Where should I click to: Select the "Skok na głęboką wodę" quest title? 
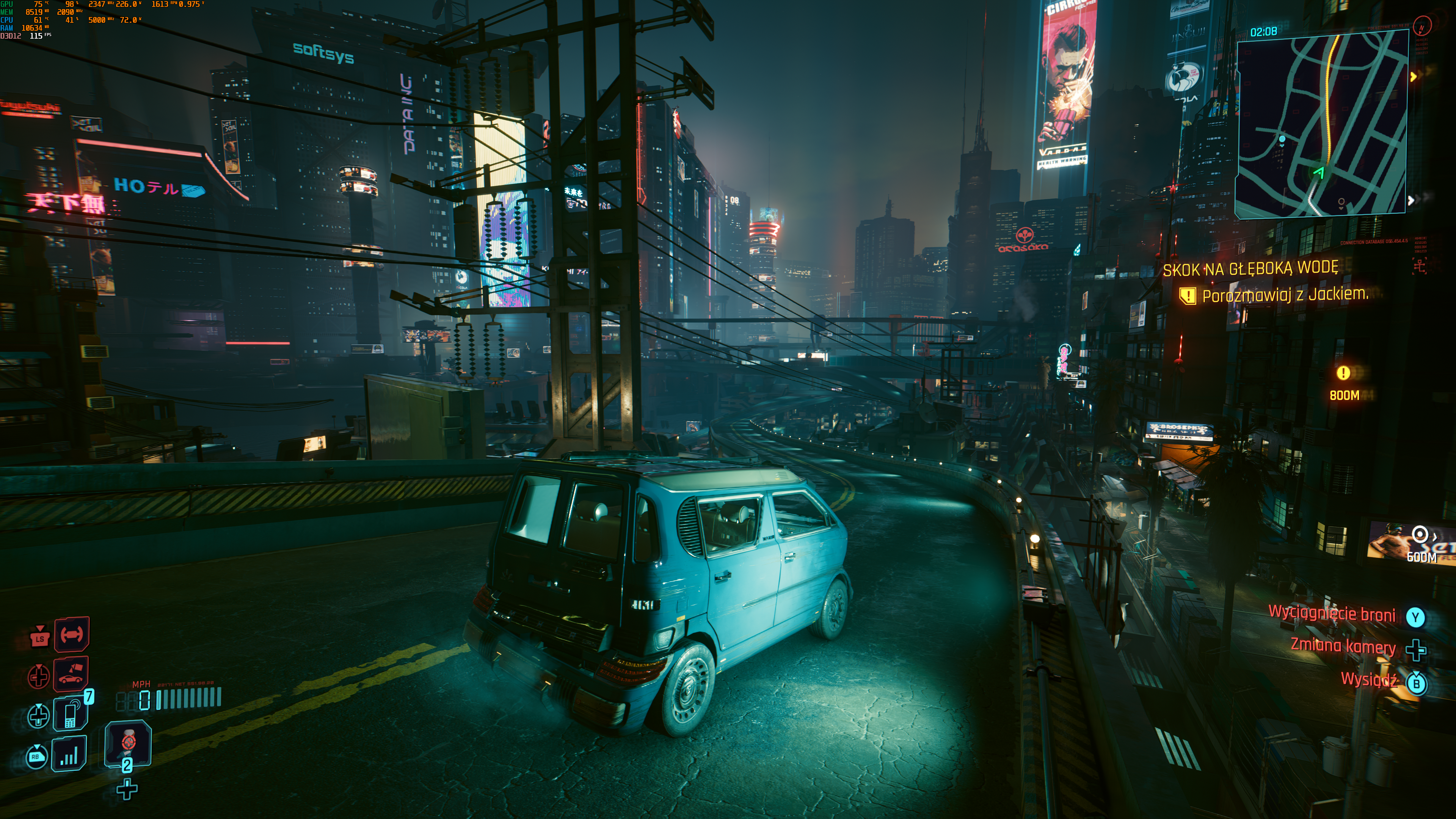click(1250, 268)
